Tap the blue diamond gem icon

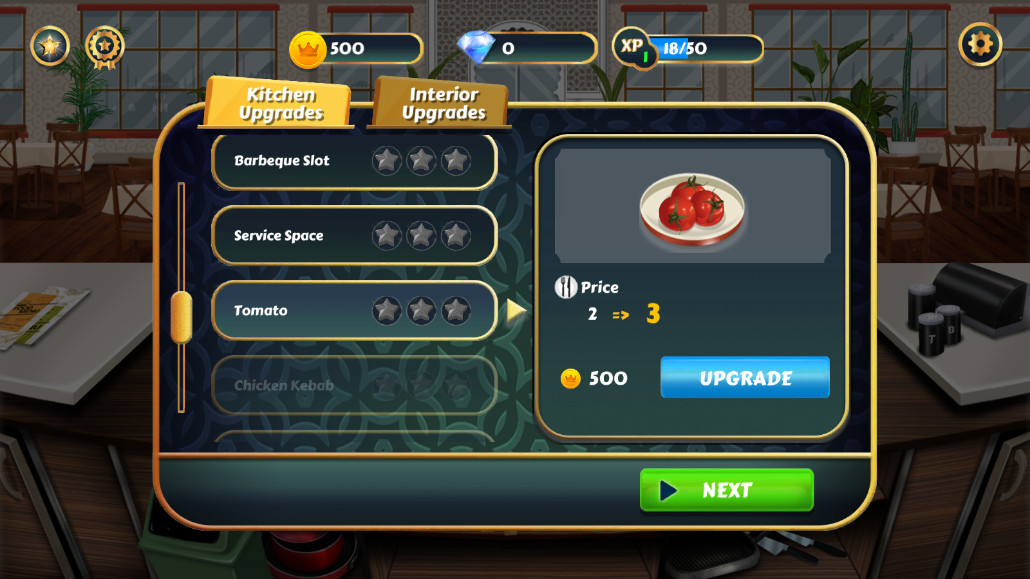tap(475, 47)
